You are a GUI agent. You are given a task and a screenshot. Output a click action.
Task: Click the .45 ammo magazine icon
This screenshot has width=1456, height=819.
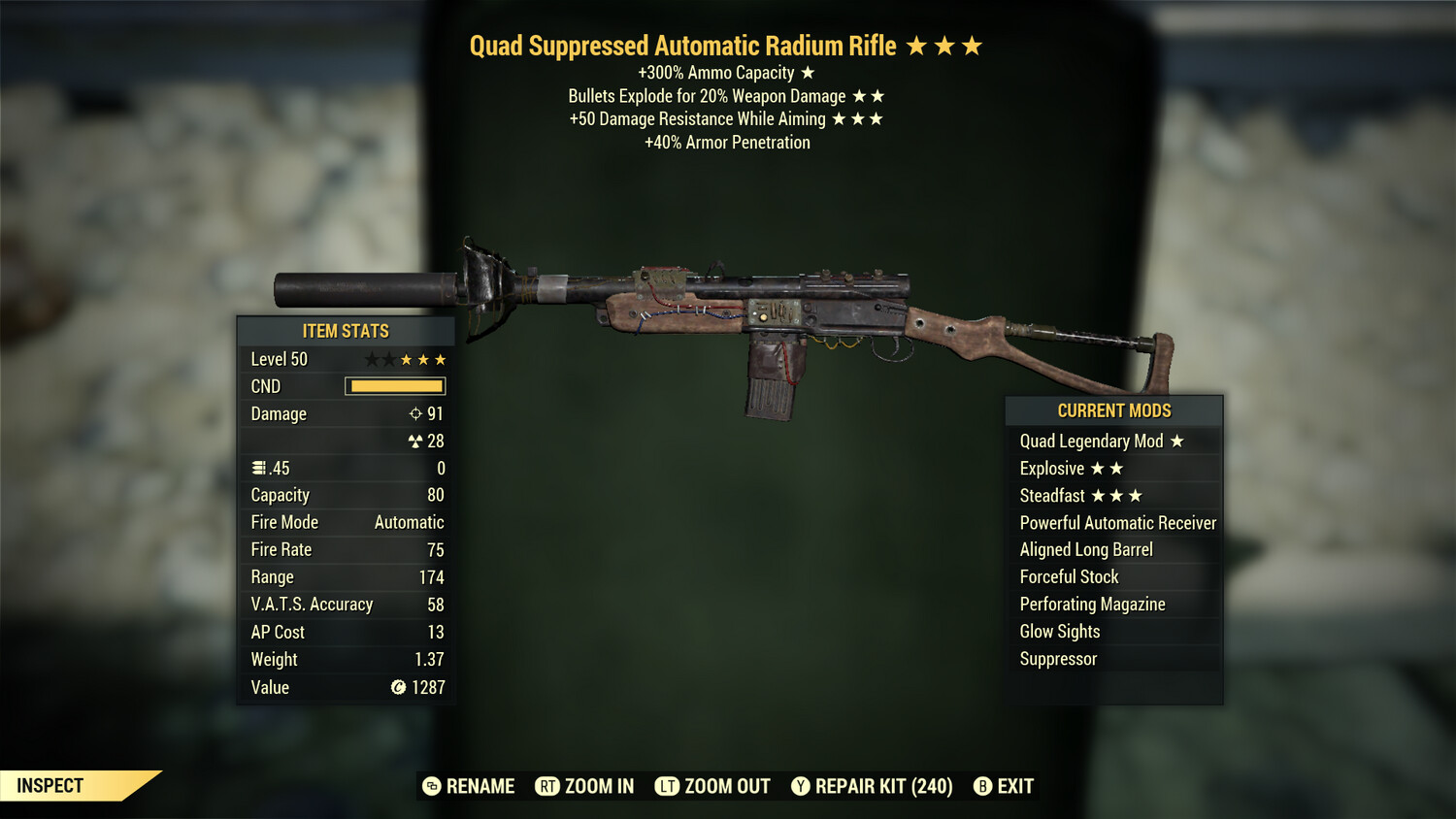[260, 468]
